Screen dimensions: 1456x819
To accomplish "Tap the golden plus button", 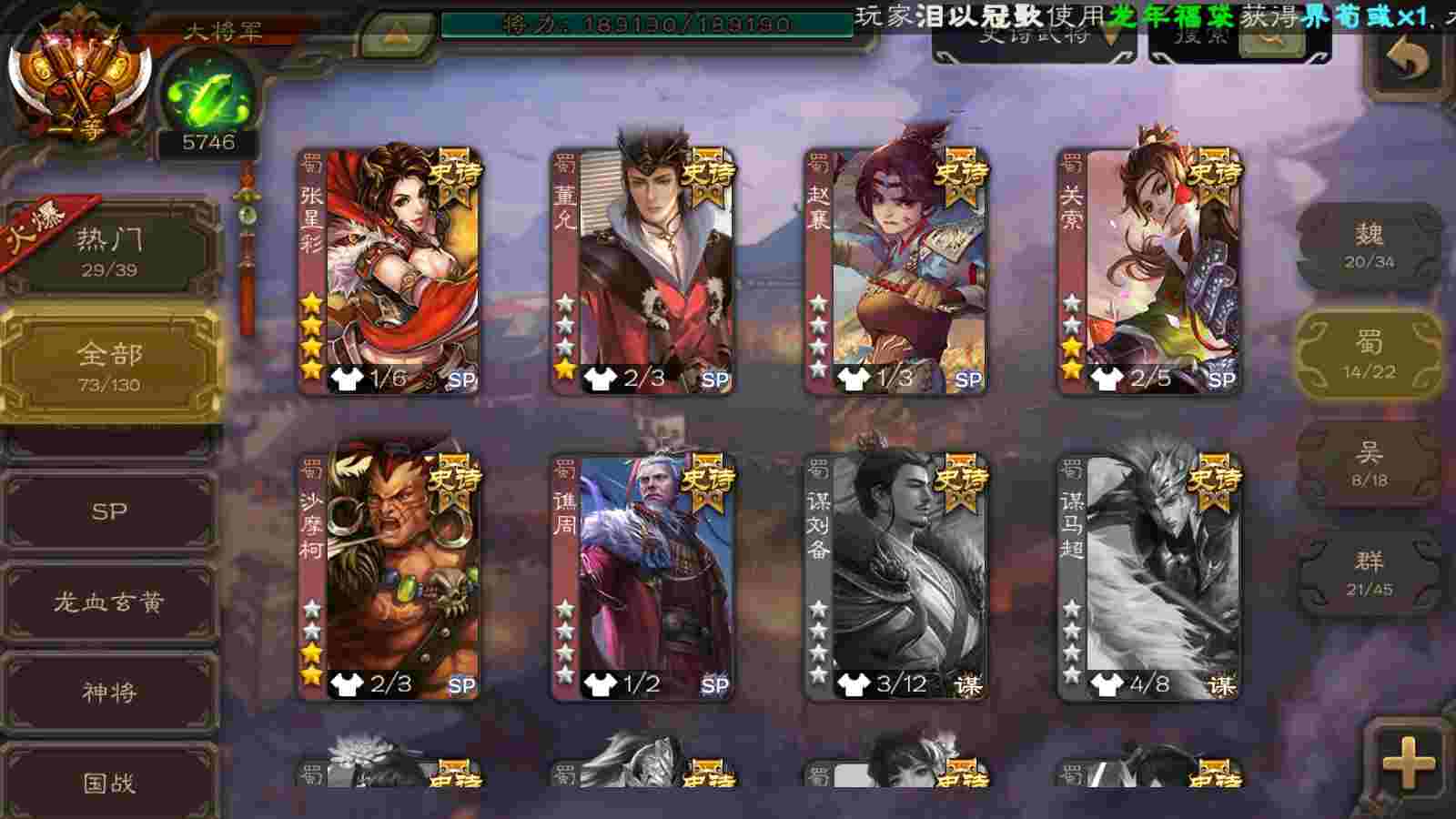I will coord(1408,763).
